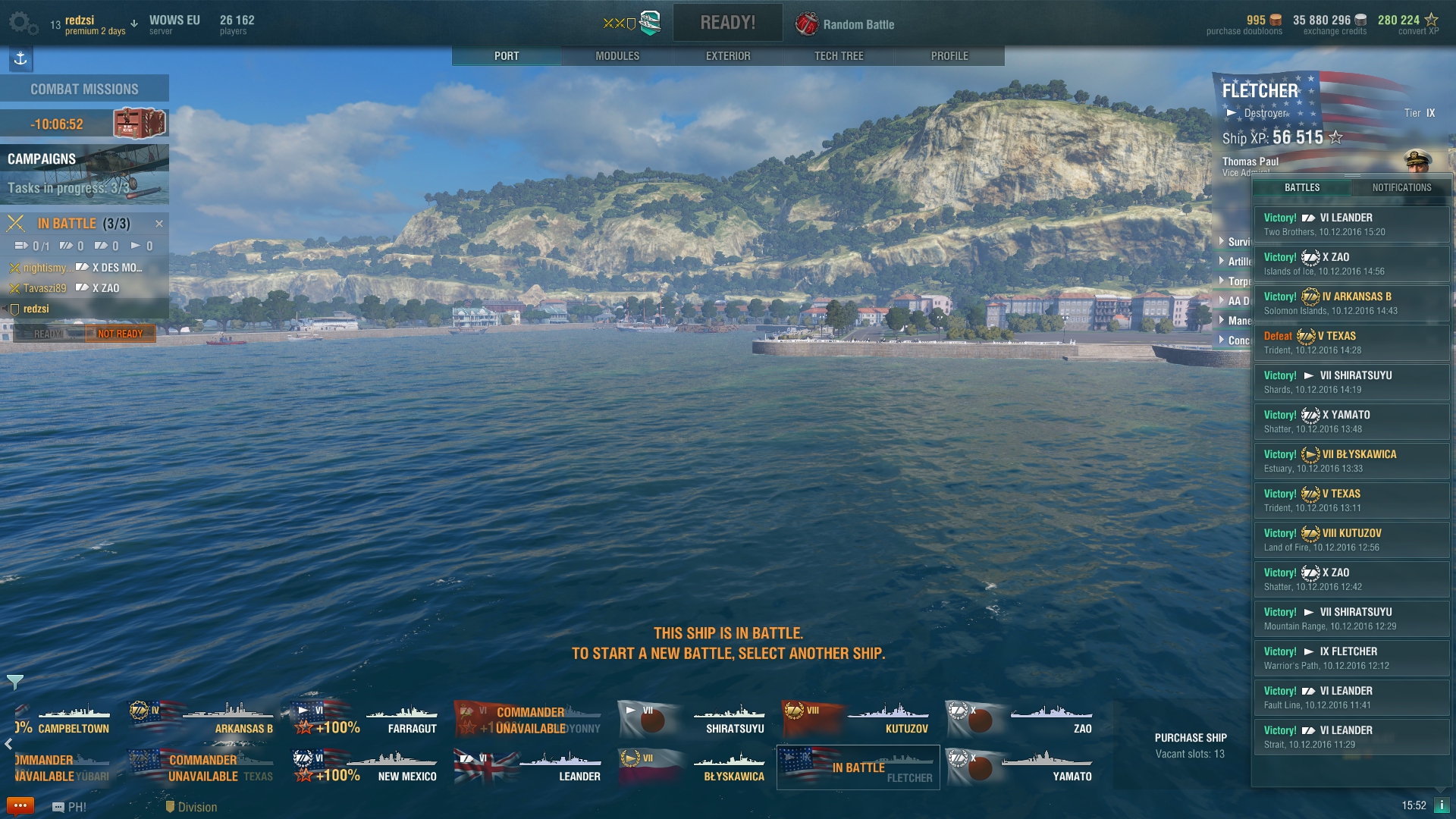Open the Campaigns panel
The image size is (1456, 819).
(x=84, y=174)
